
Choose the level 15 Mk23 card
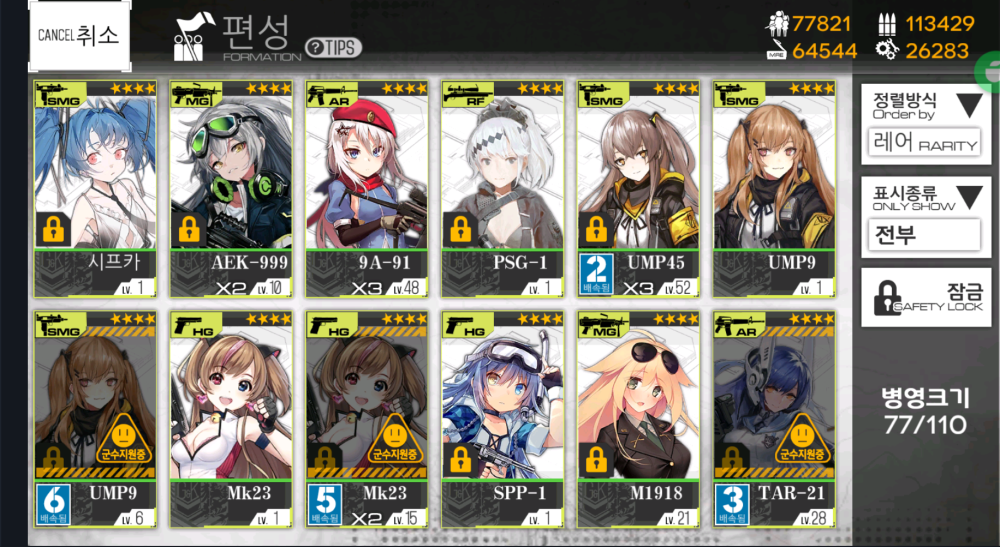[367, 420]
